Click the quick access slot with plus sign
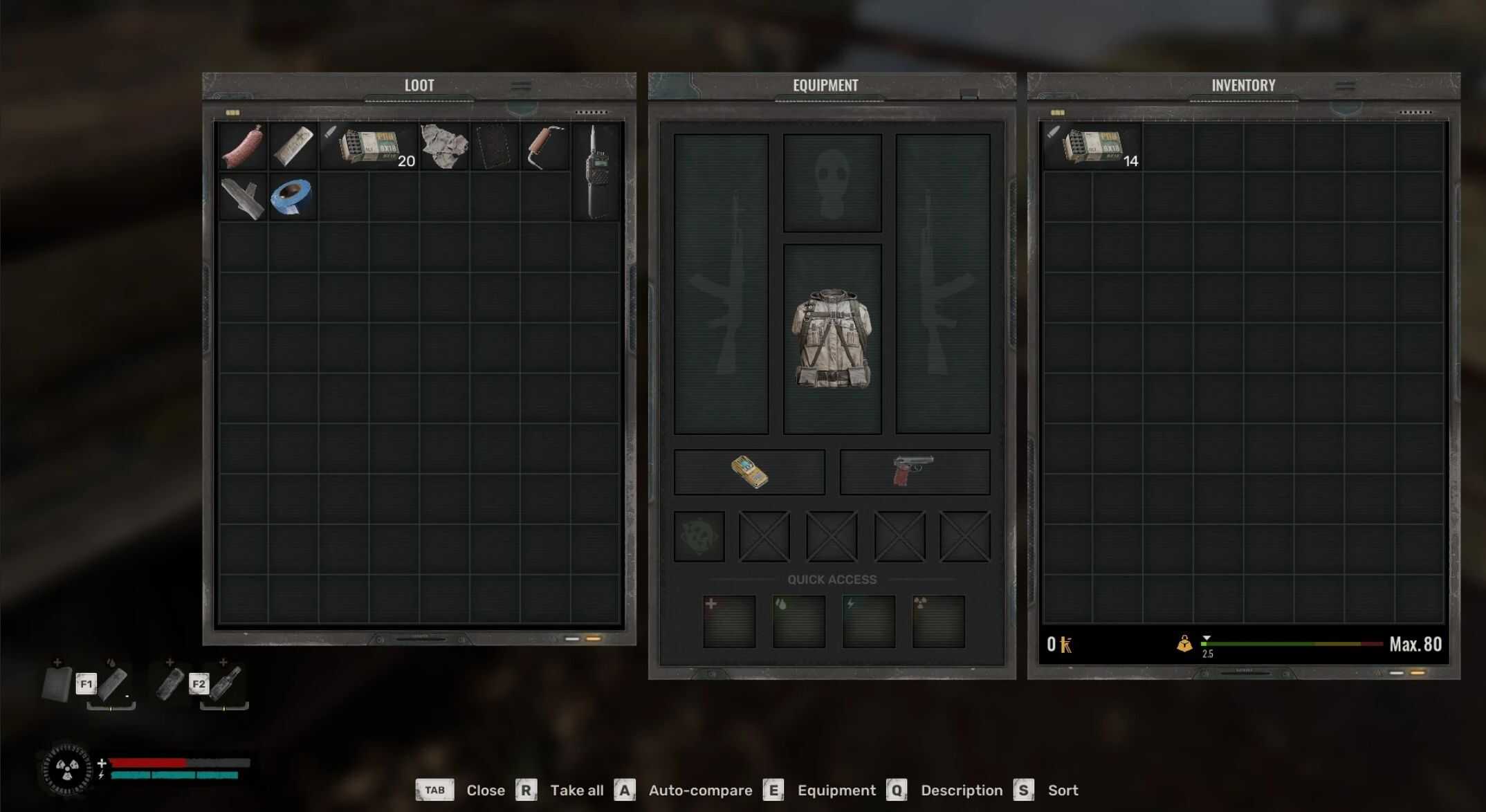 click(x=729, y=622)
